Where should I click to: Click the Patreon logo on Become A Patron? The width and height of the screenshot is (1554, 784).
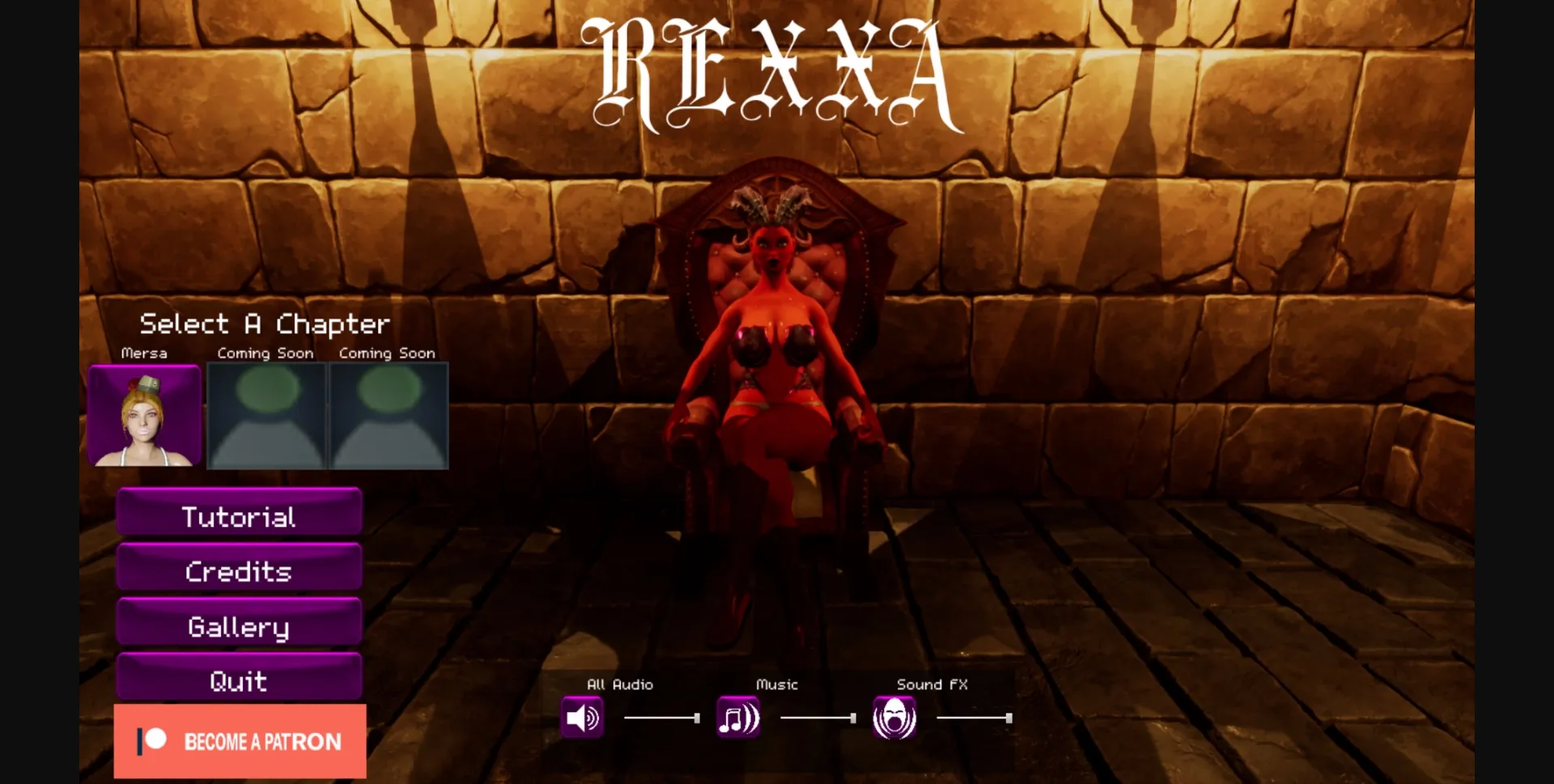[x=151, y=740]
